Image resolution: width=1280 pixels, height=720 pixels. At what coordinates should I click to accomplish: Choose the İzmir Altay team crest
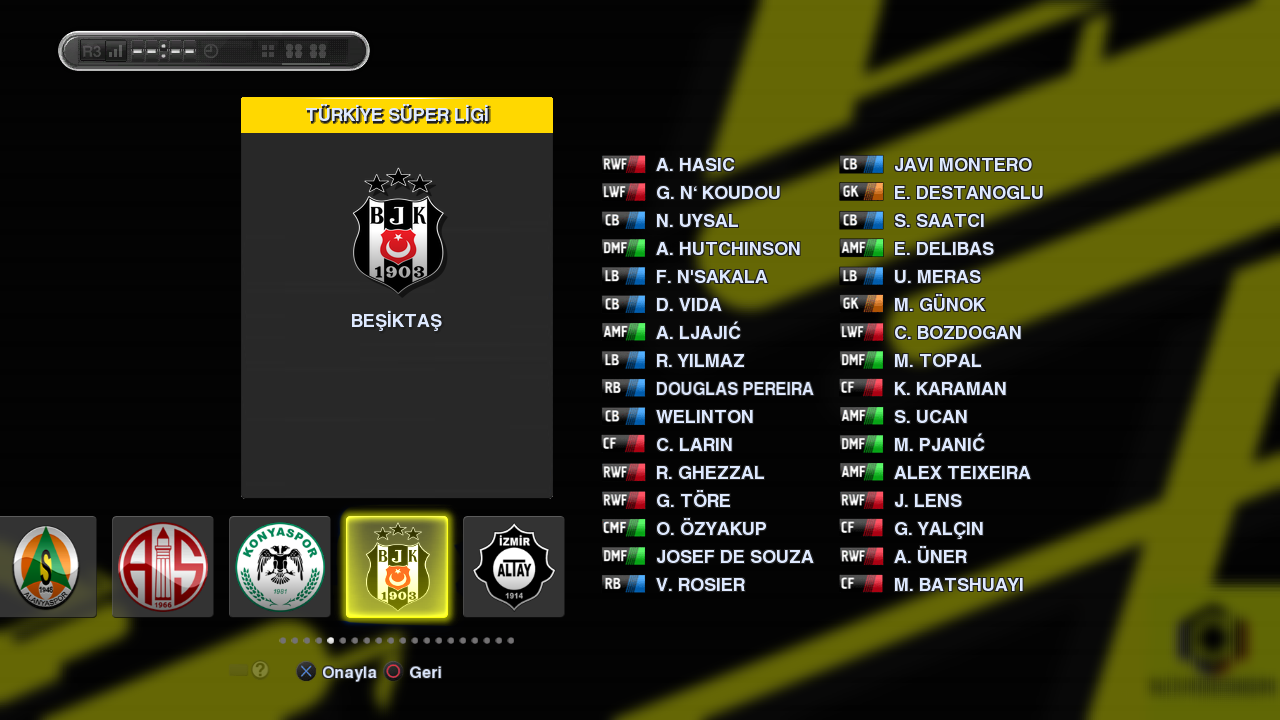coord(513,567)
